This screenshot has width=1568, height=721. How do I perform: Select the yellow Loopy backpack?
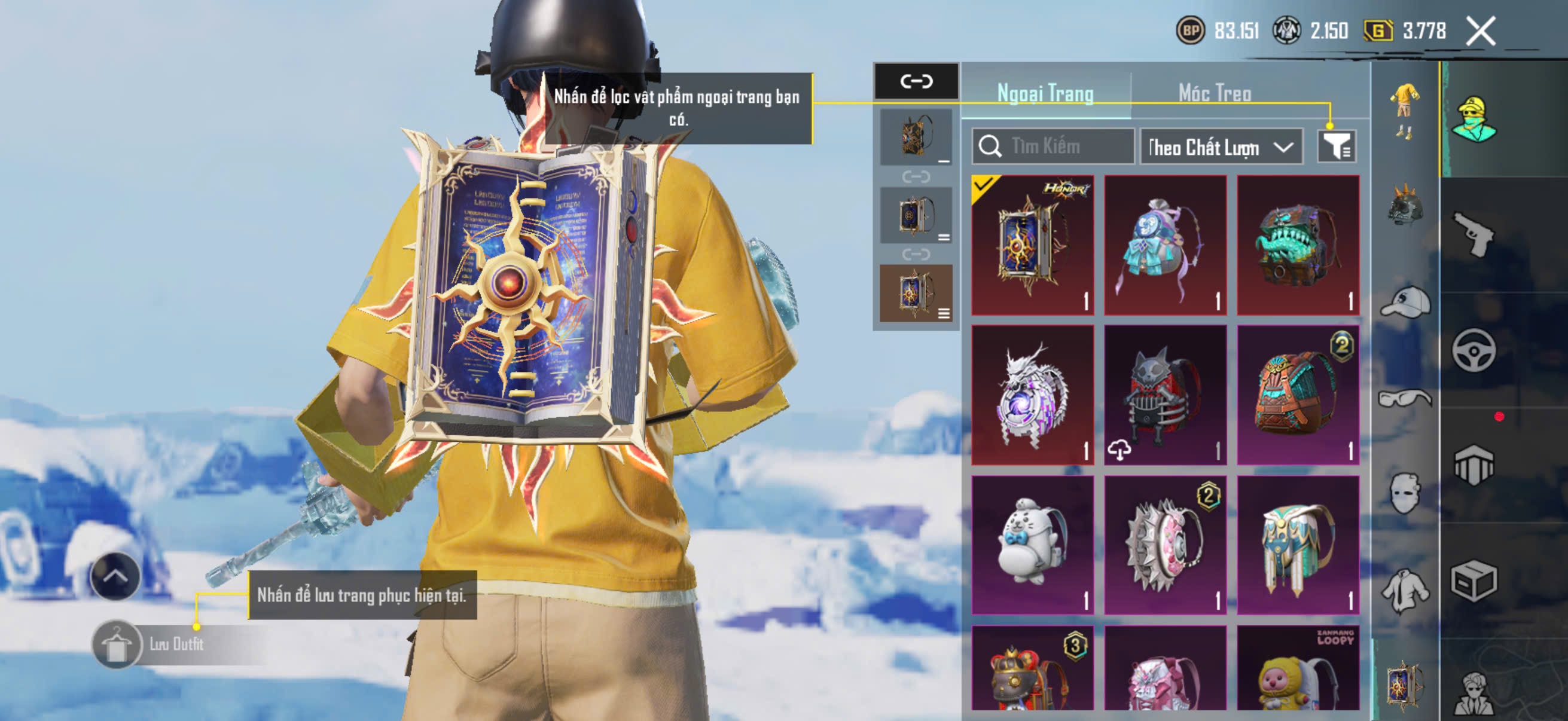click(1298, 669)
